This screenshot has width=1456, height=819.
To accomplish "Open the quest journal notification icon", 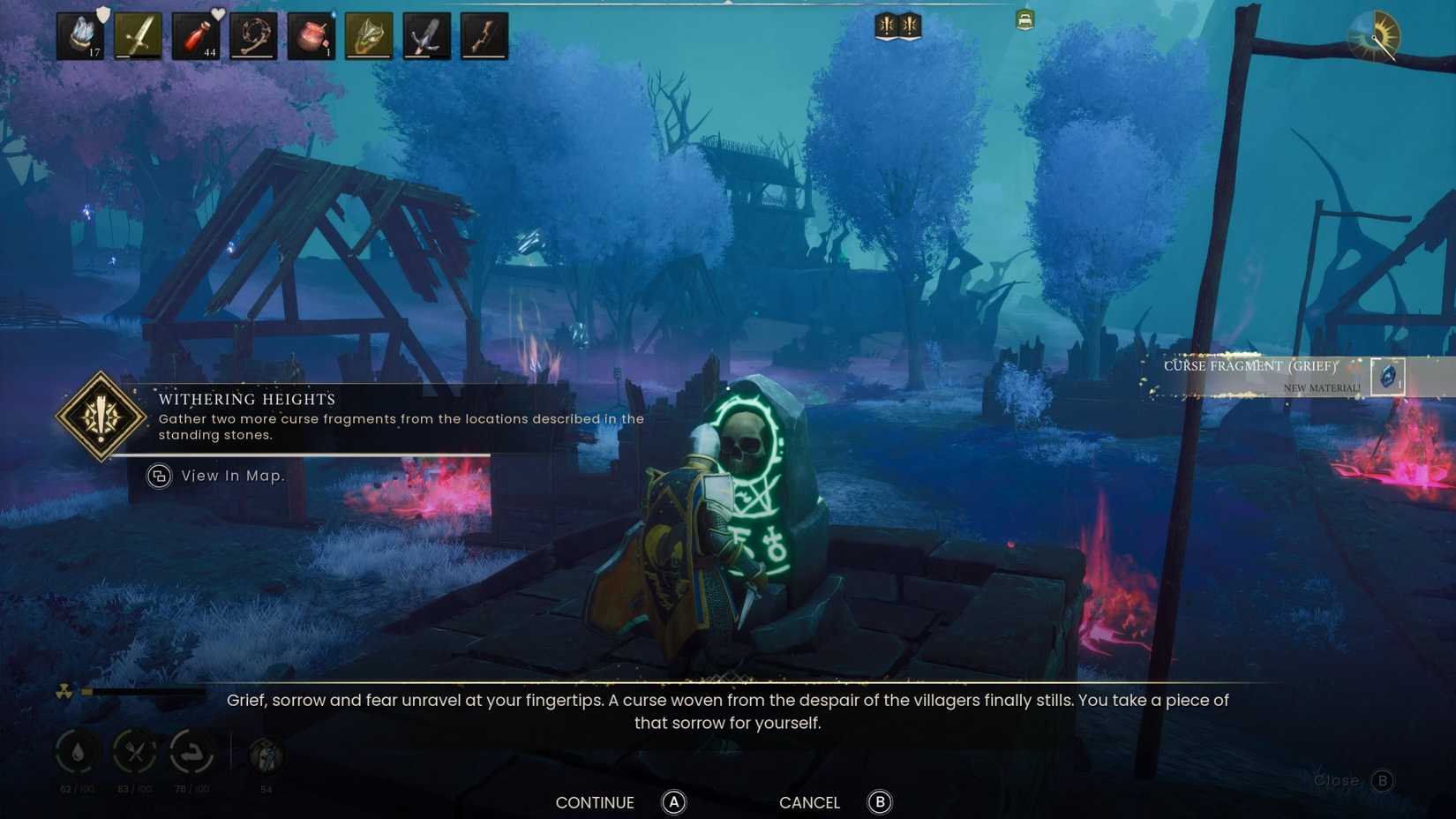I will point(887,26).
